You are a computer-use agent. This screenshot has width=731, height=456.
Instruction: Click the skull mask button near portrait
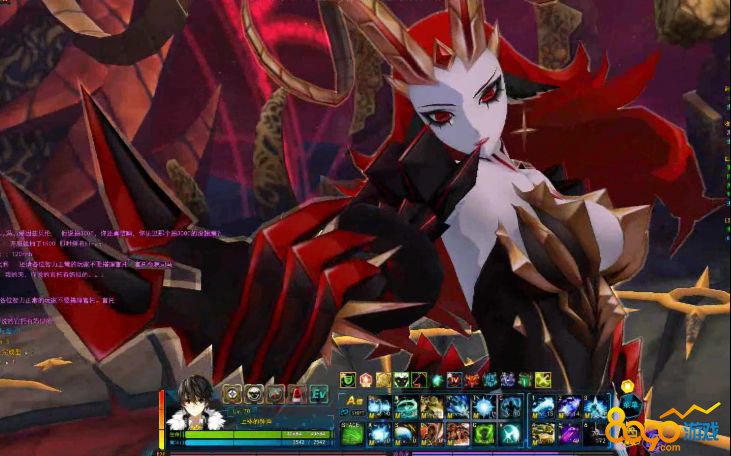(x=255, y=394)
